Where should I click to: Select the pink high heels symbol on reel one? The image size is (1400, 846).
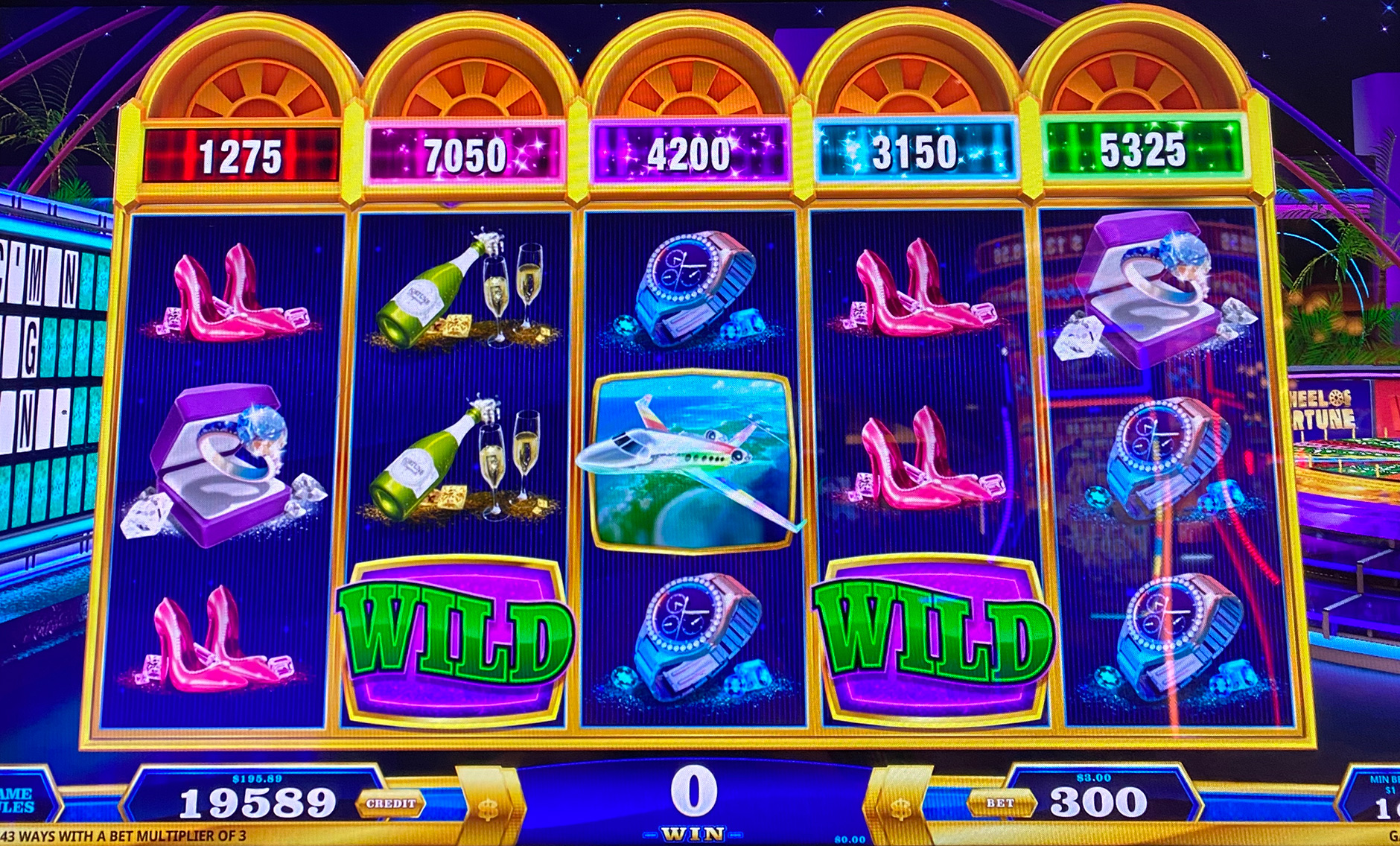pyautogui.click(x=212, y=298)
